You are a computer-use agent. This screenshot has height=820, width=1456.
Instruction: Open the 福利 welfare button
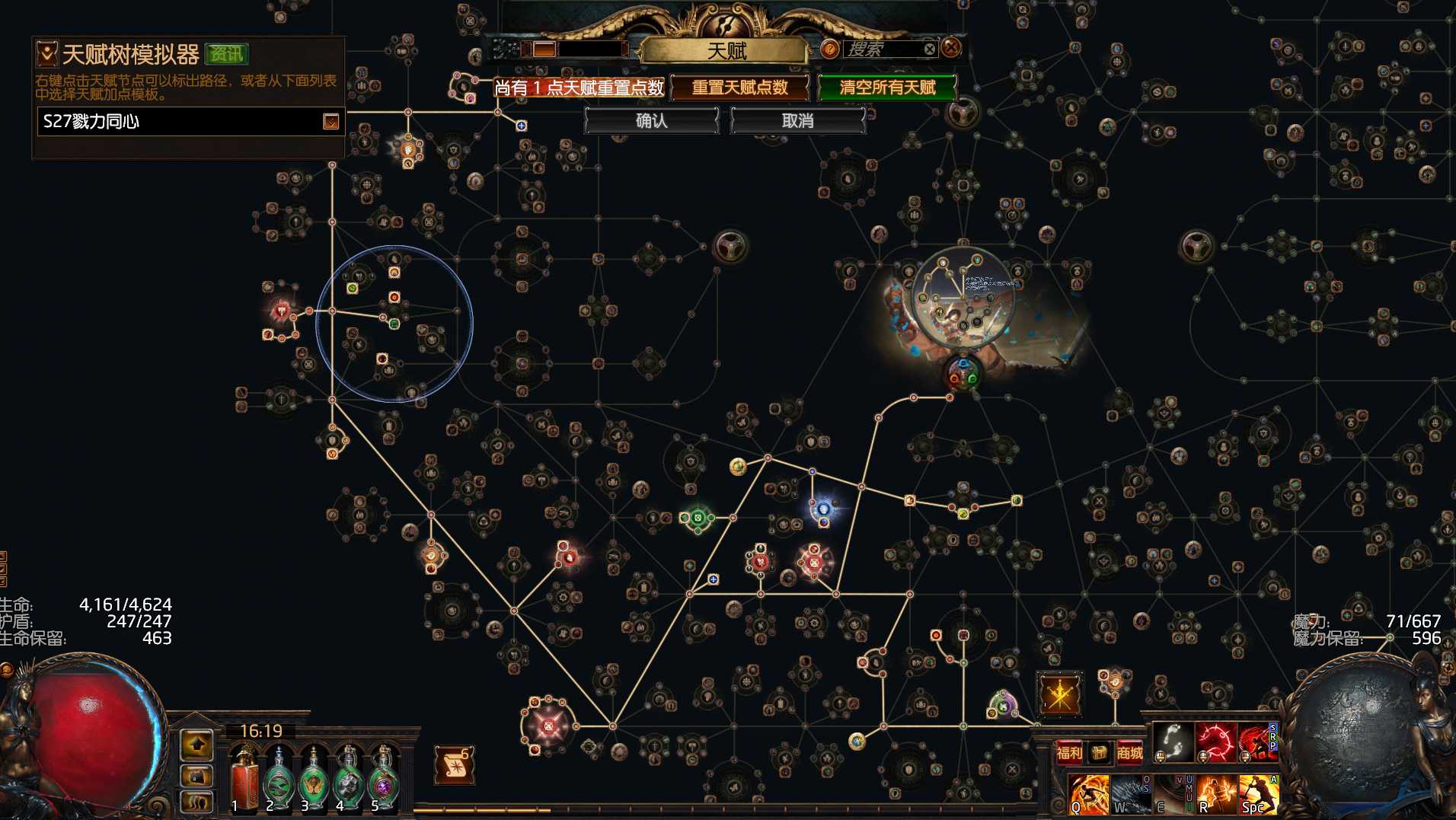pyautogui.click(x=1069, y=753)
